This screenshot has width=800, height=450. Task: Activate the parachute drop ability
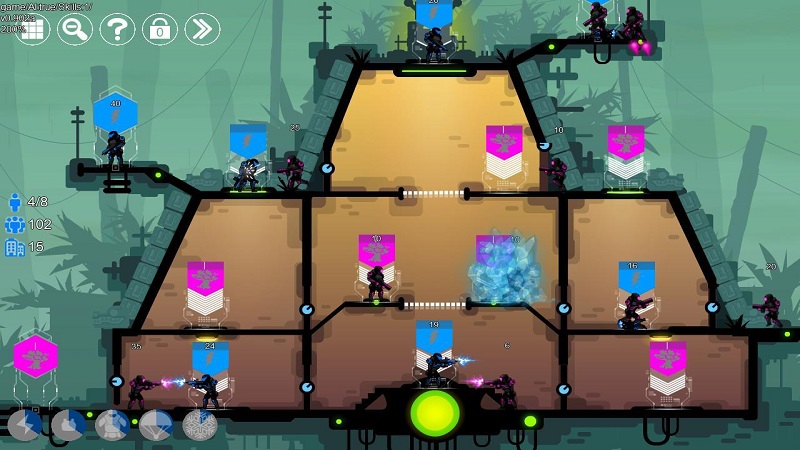pyautogui.click(x=156, y=426)
